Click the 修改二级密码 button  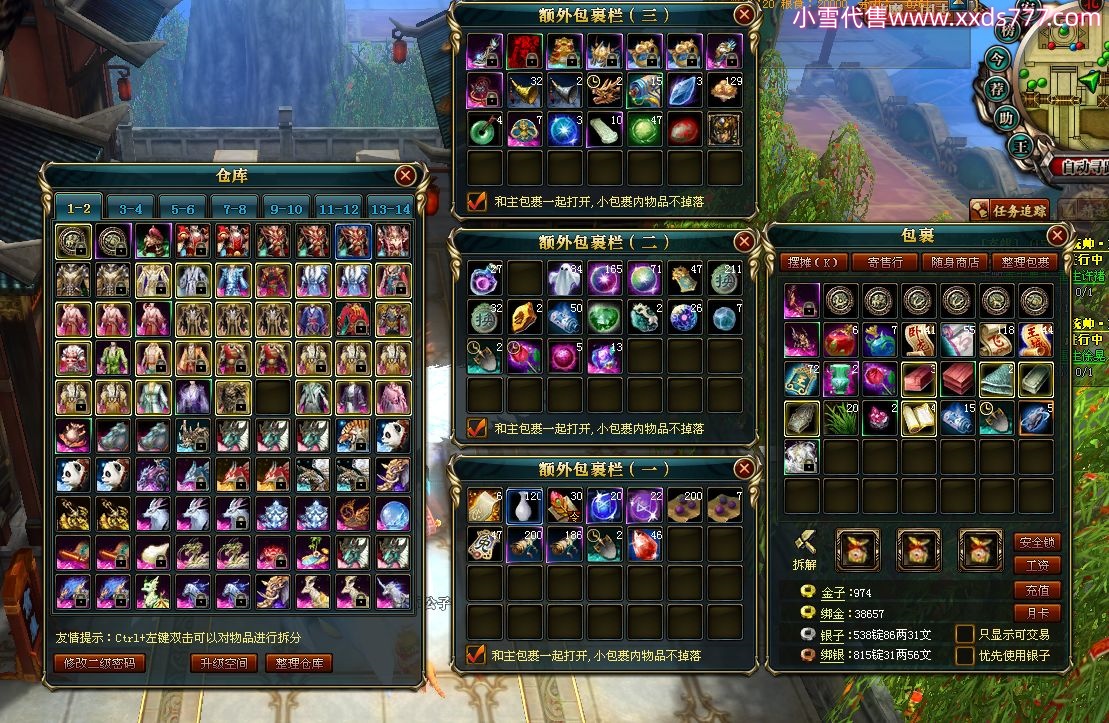(x=100, y=663)
